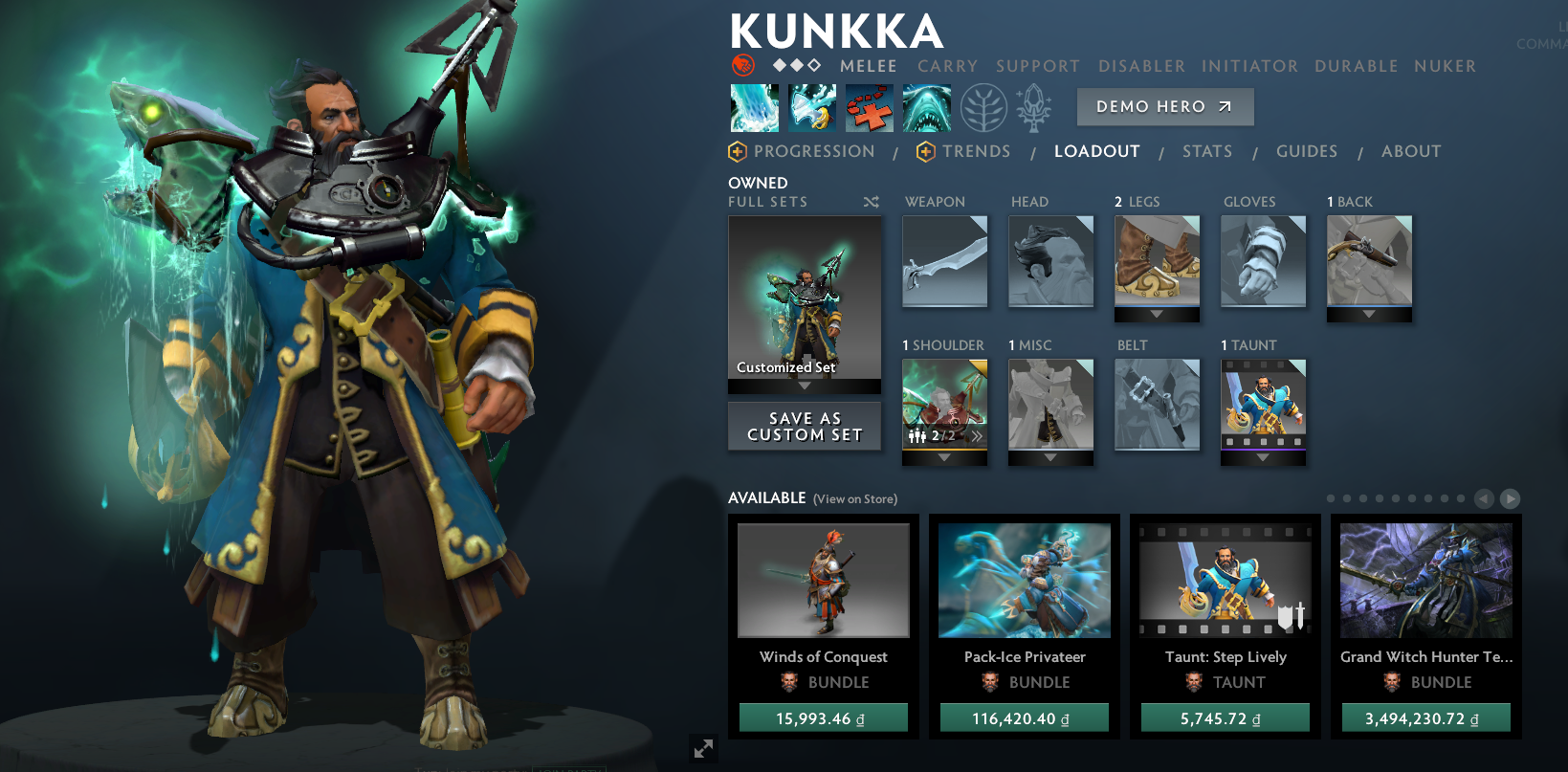1568x772 pixels.
Task: Click the DEMO HERO button
Action: (x=1165, y=106)
